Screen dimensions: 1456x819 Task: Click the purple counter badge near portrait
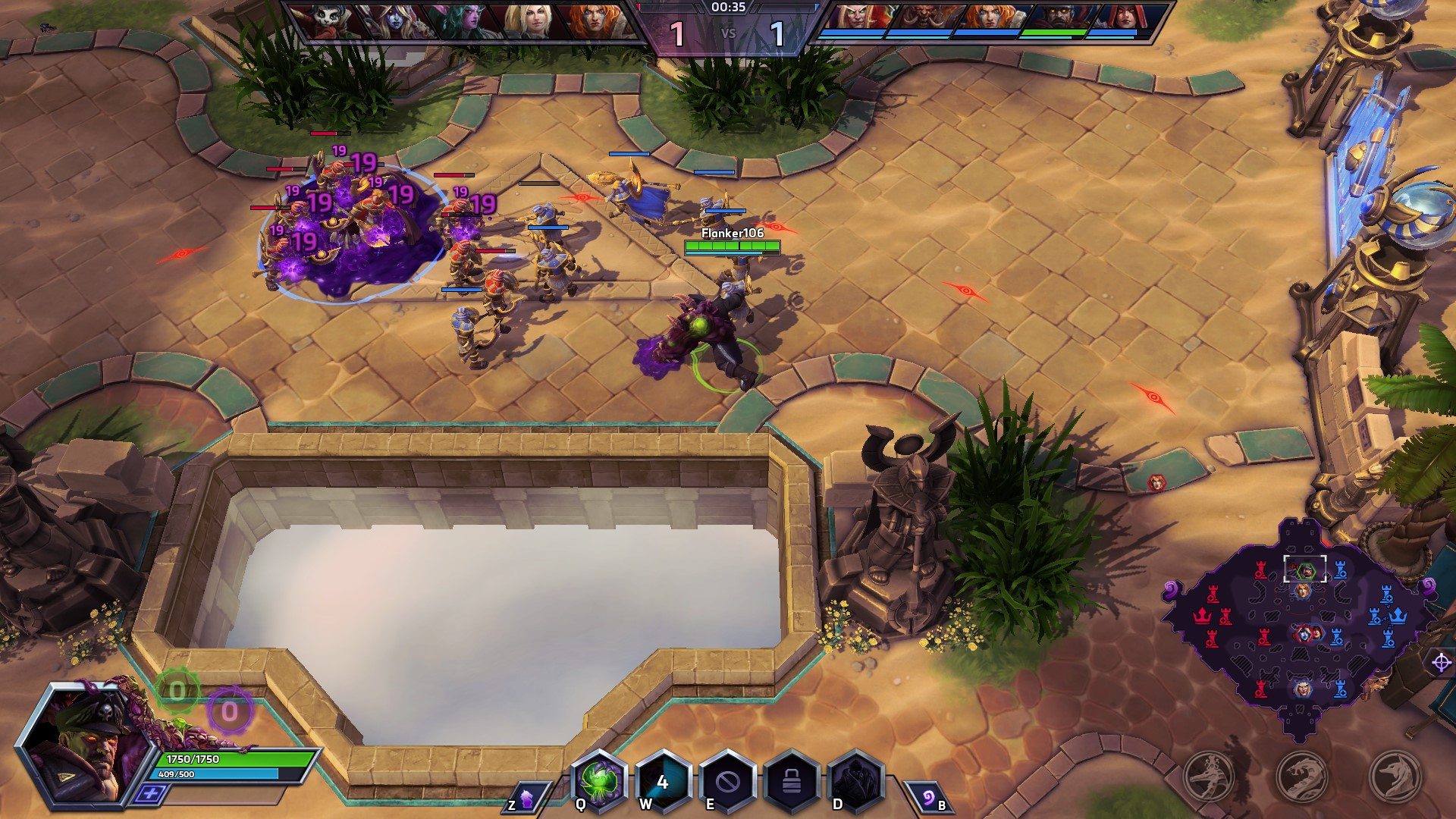tap(229, 711)
